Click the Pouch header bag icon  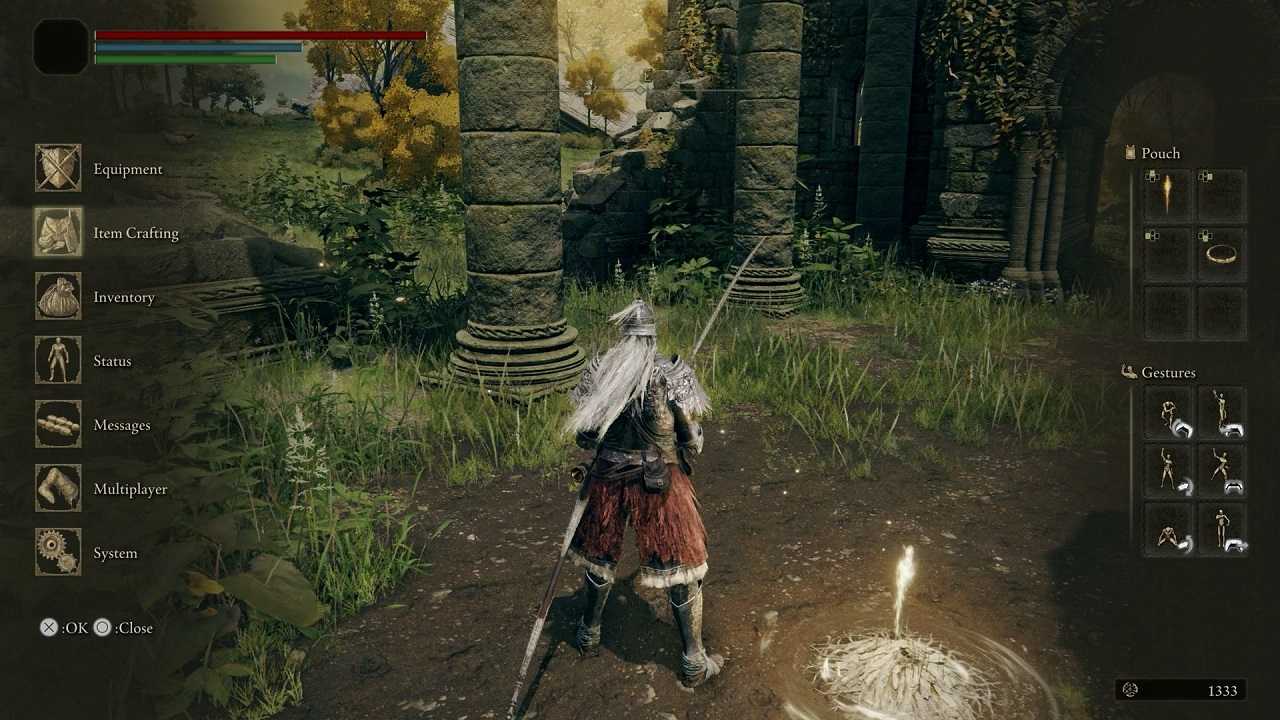[x=1129, y=152]
